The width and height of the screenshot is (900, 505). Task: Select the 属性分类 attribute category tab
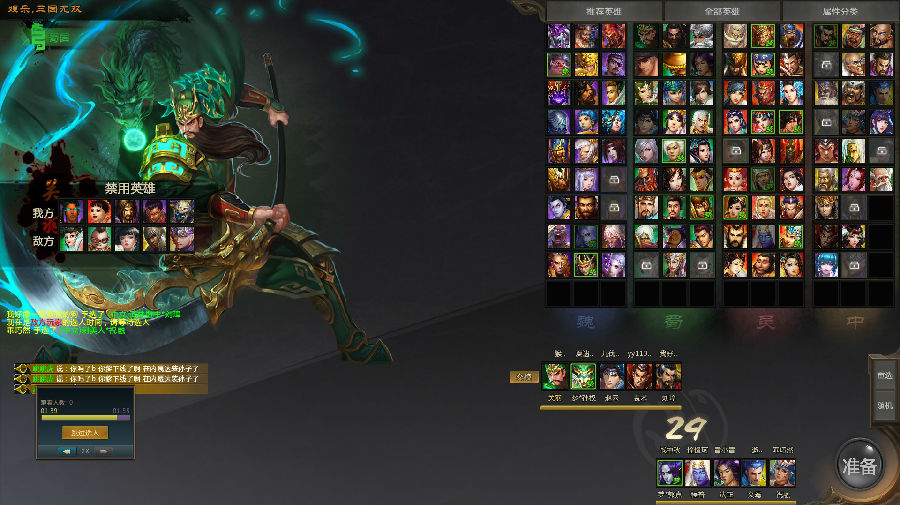(839, 11)
